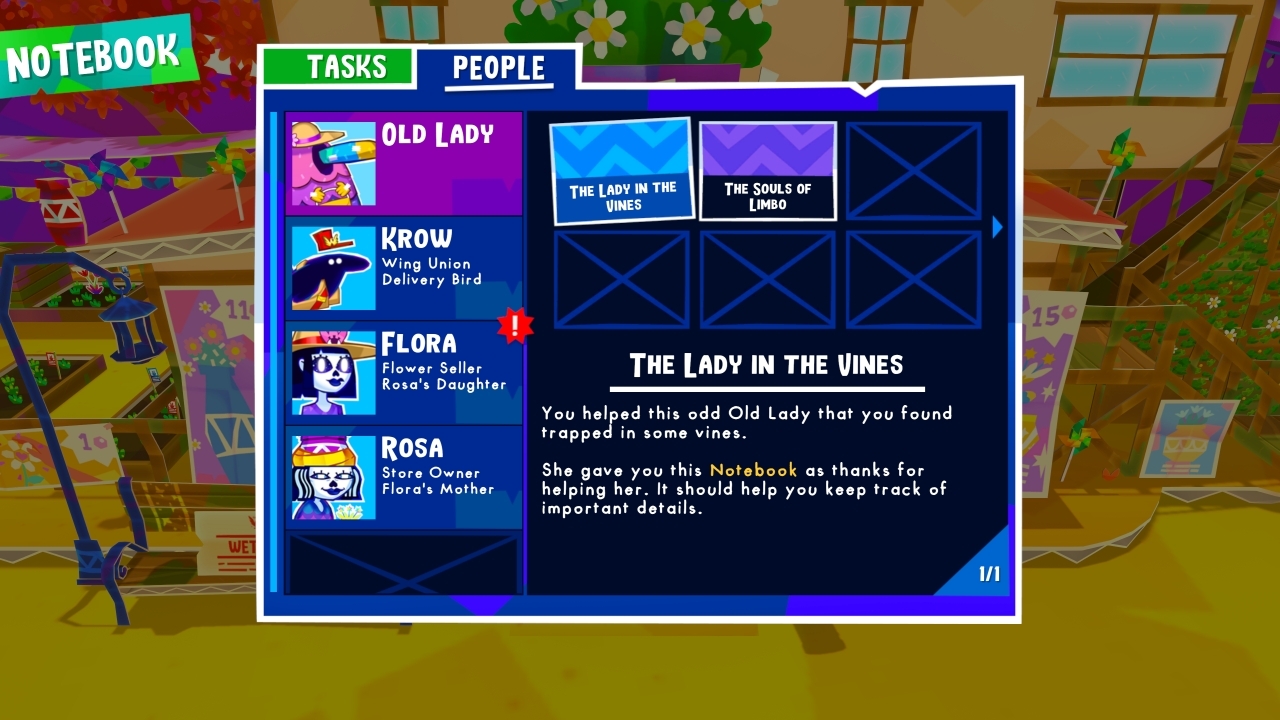Click the blue arrow to view next card page
This screenshot has height=720, width=1280.
(x=996, y=227)
